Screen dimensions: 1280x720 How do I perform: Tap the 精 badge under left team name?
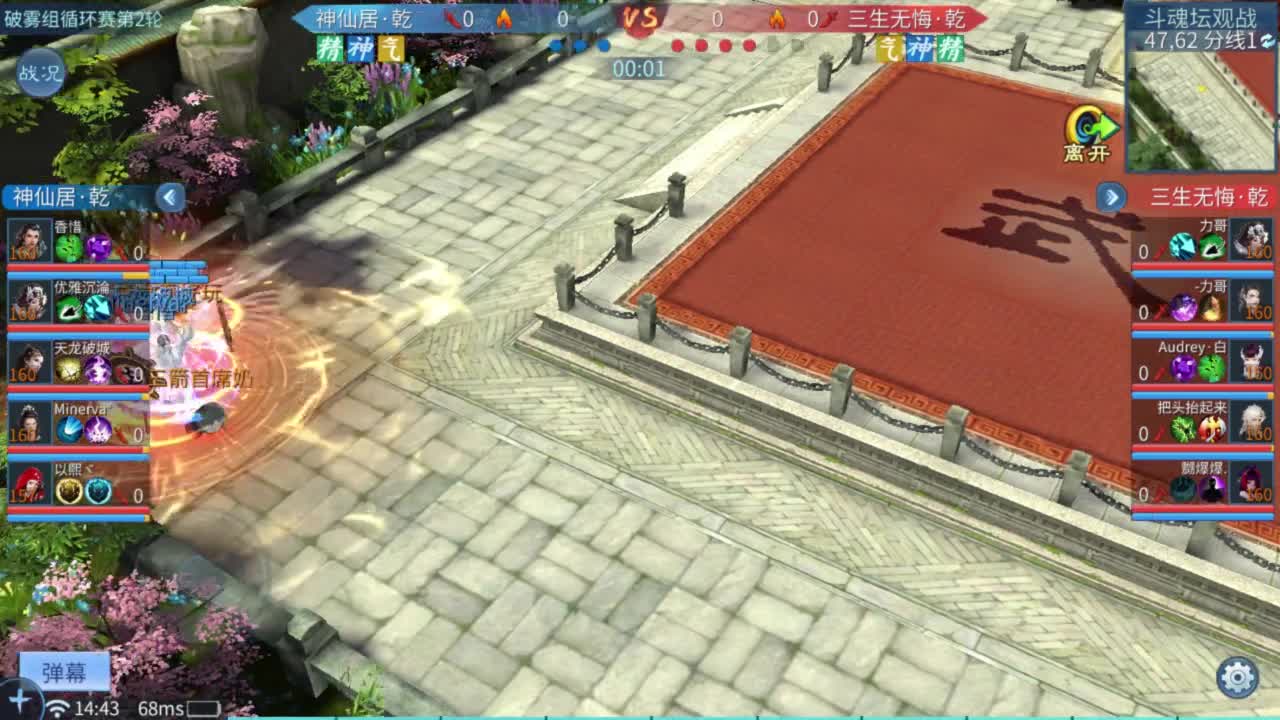tap(330, 48)
